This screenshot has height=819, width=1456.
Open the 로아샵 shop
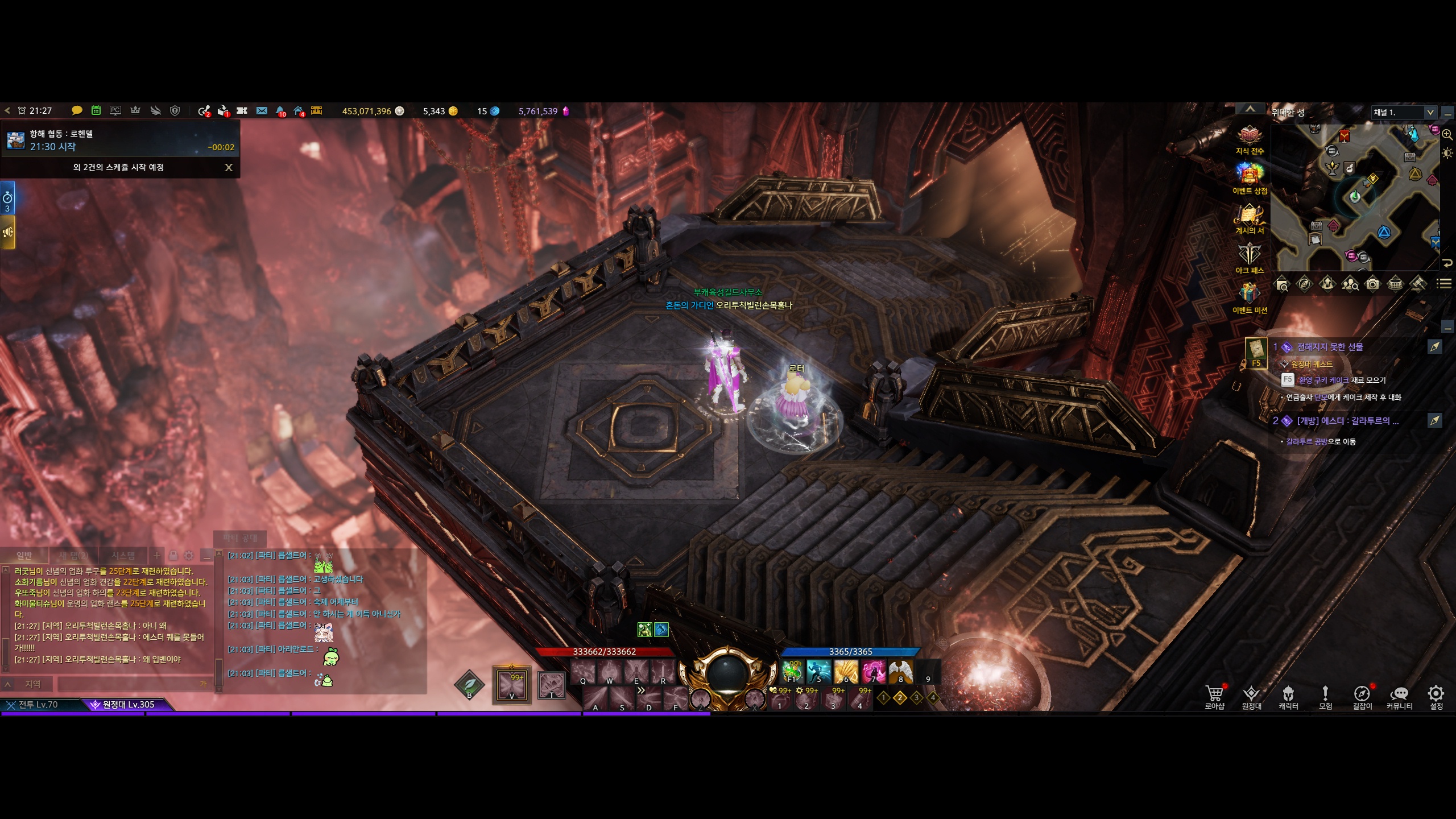tap(1214, 696)
